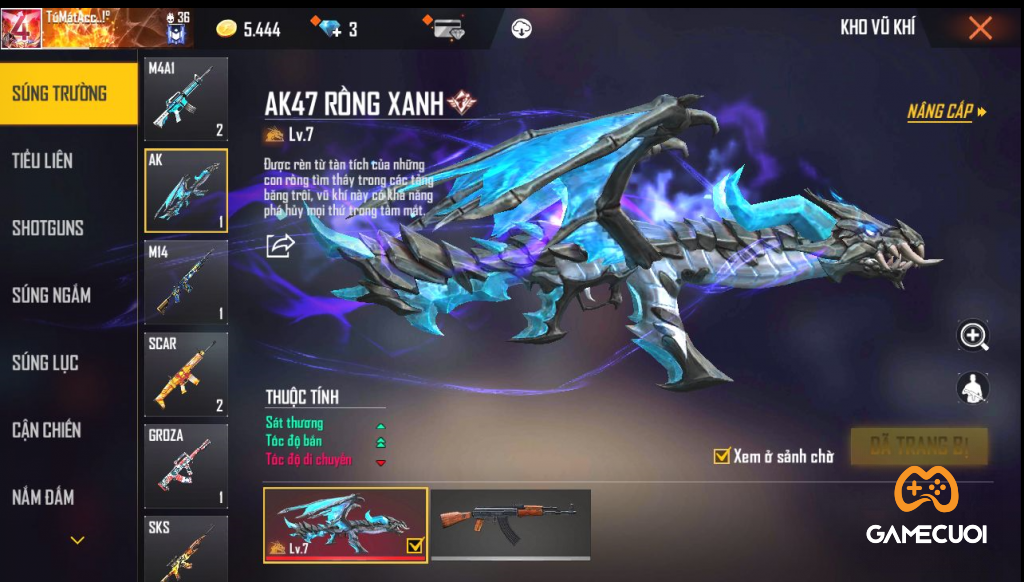Click the Nâng Cấp upgrade link
Viewport: 1024px width, 582px height.
pos(946,112)
